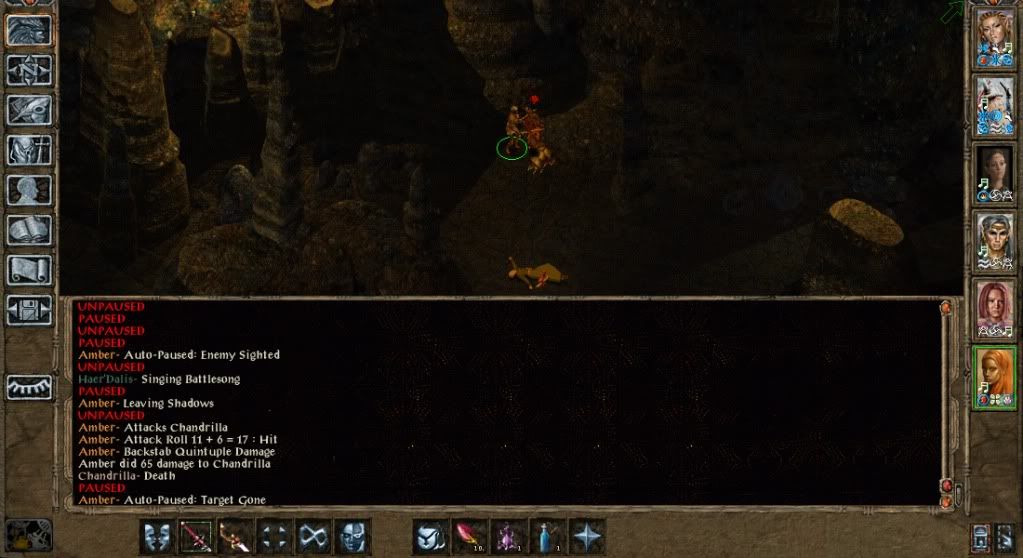This screenshot has width=1023, height=558.
Task: Open the character record bust icon
Action: click(x=29, y=189)
